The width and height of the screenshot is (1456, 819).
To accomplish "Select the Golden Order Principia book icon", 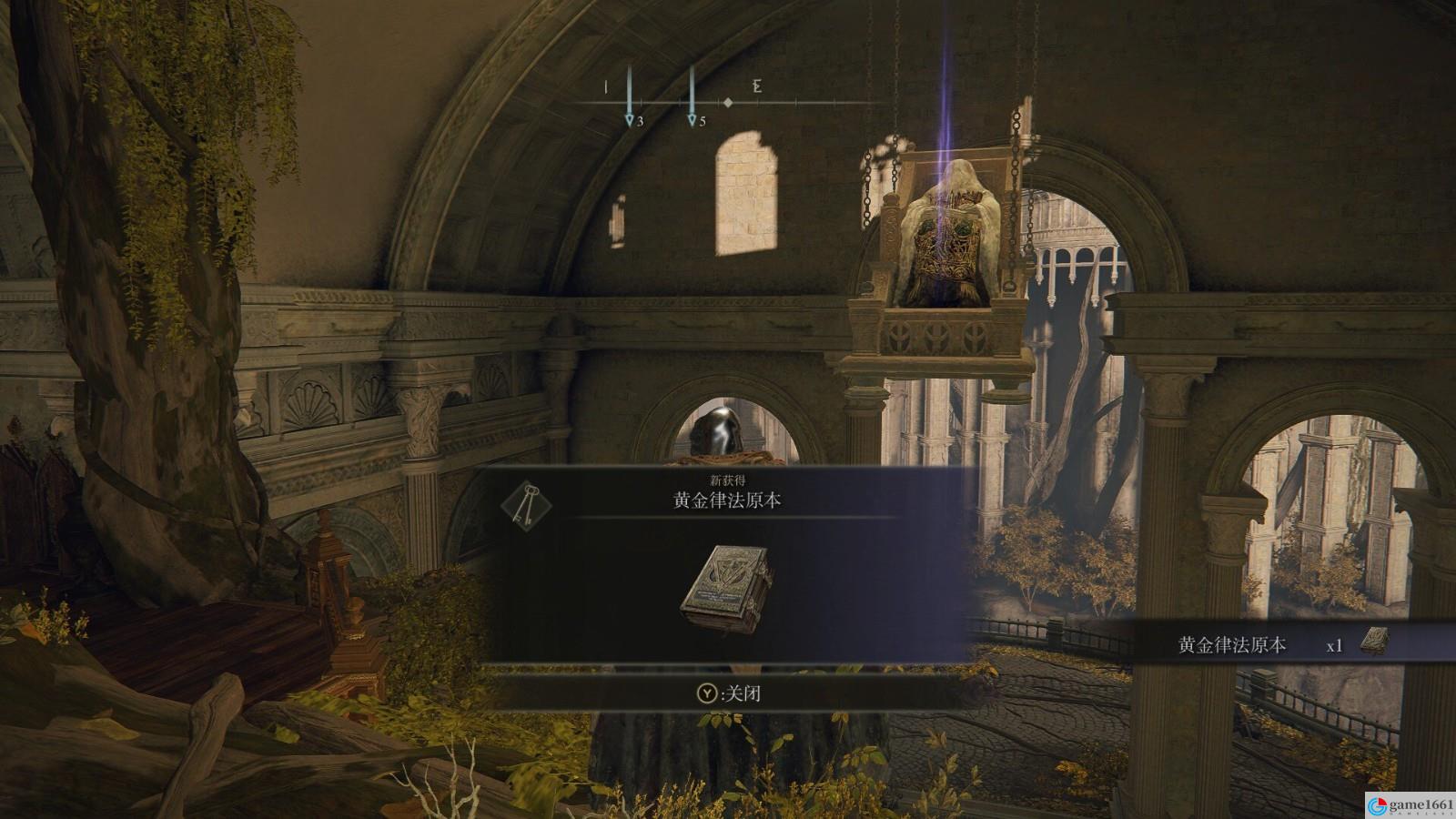I will click(x=727, y=589).
